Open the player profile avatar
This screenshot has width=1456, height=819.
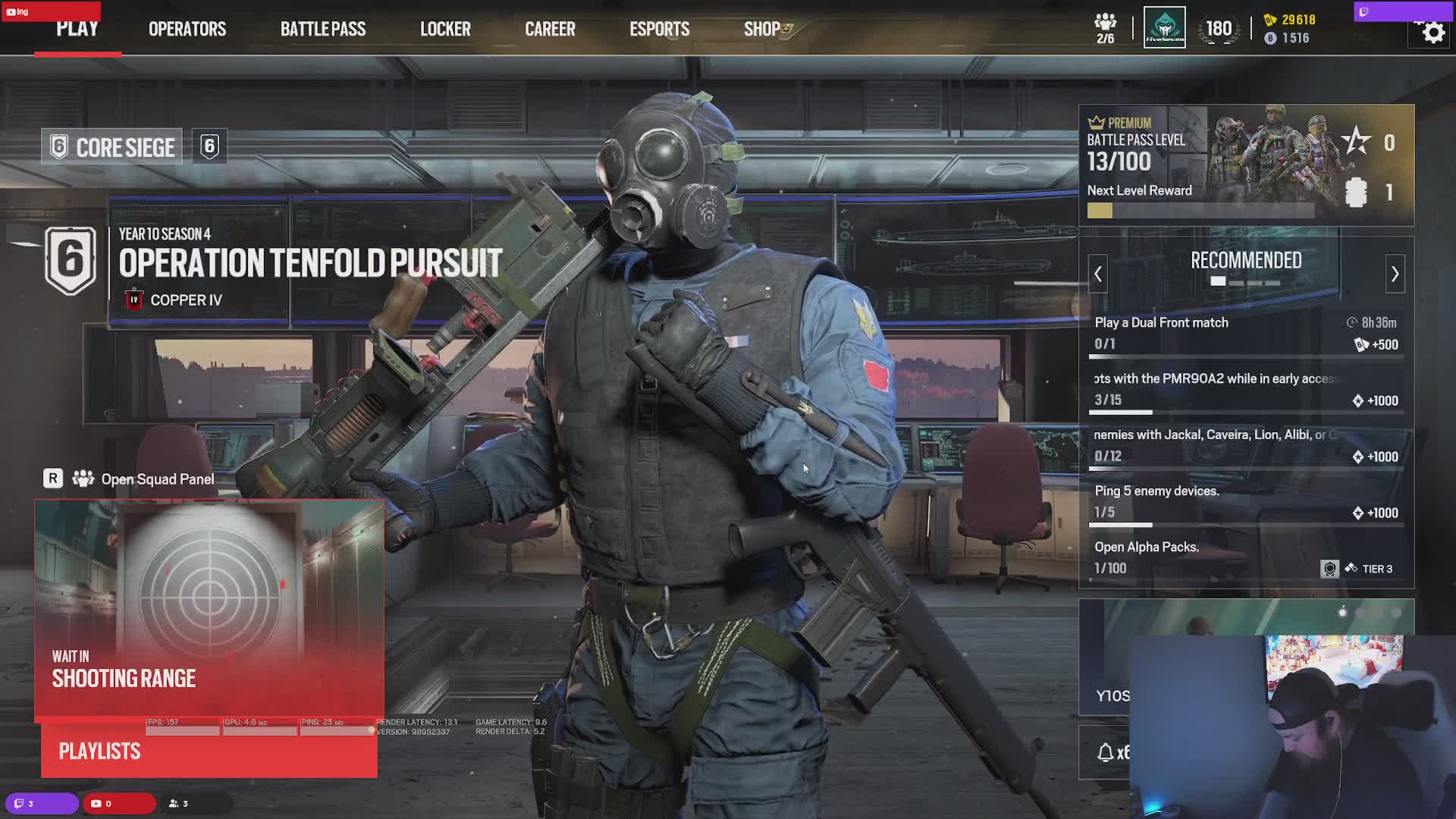[x=1164, y=28]
